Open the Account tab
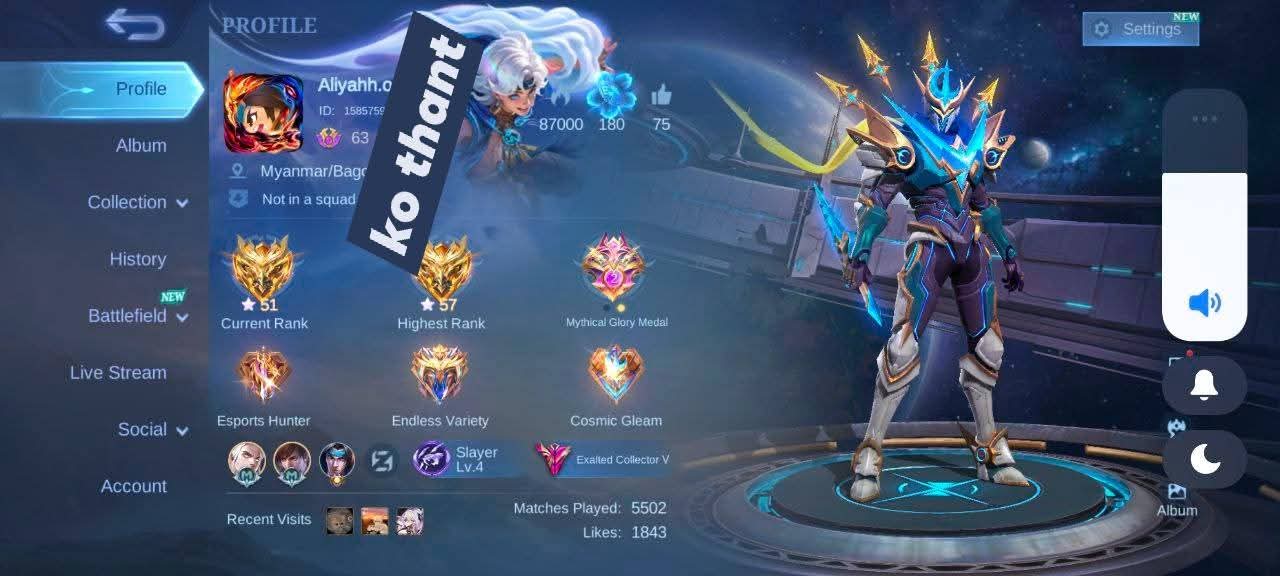Viewport: 1280px width, 576px height. [133, 487]
